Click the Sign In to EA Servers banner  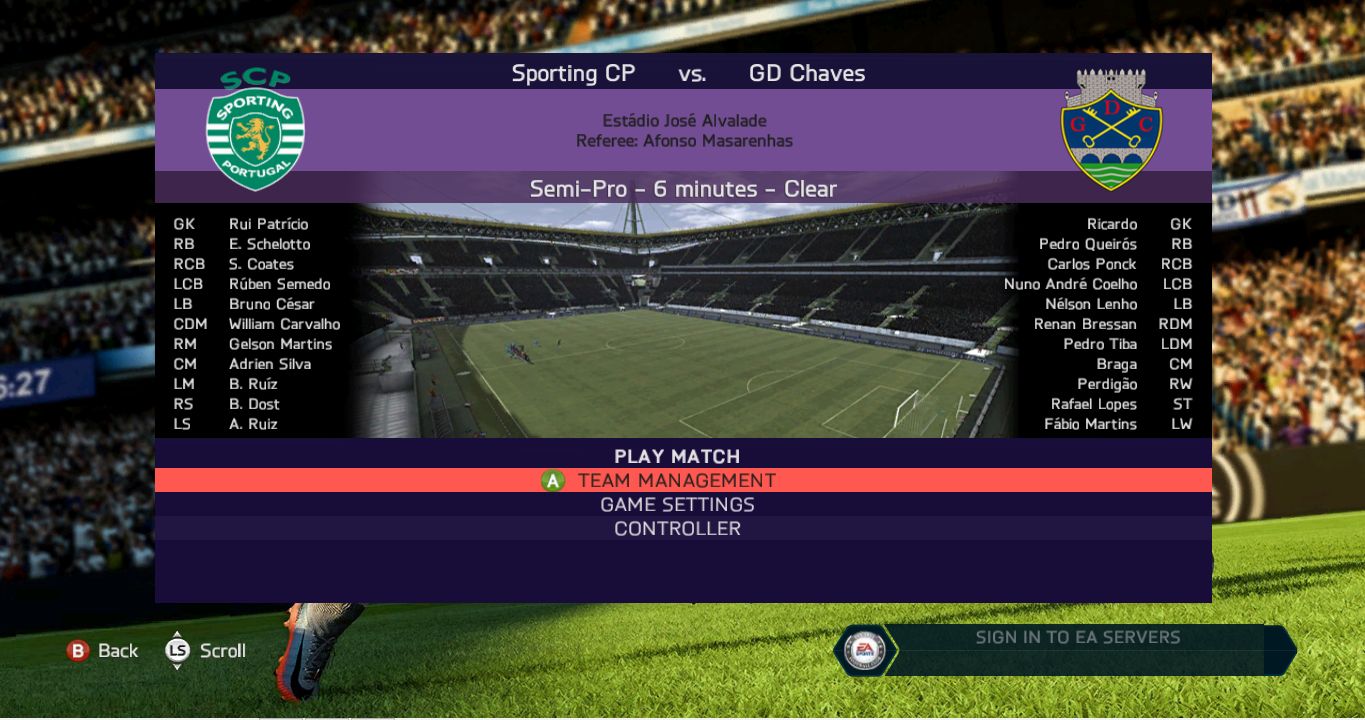point(1076,638)
